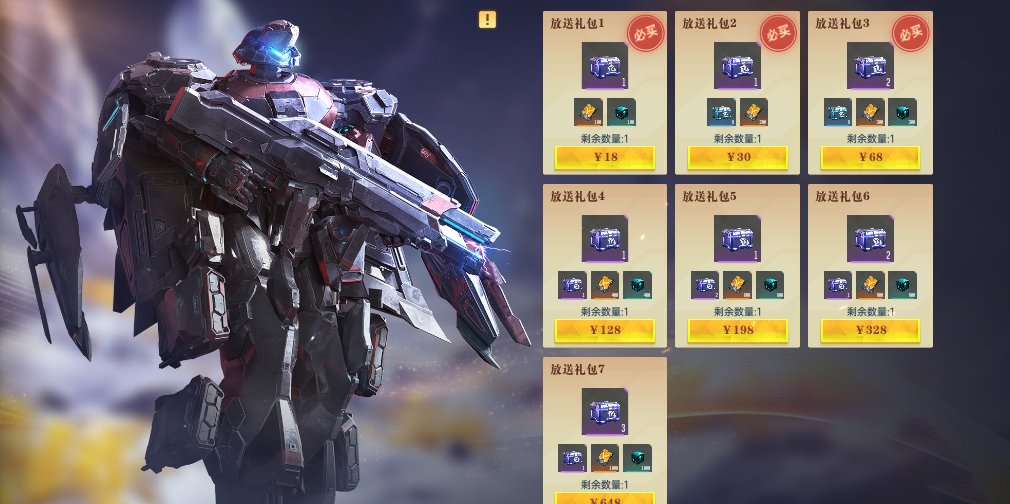Open the yellow exclamation info icon

click(487, 19)
